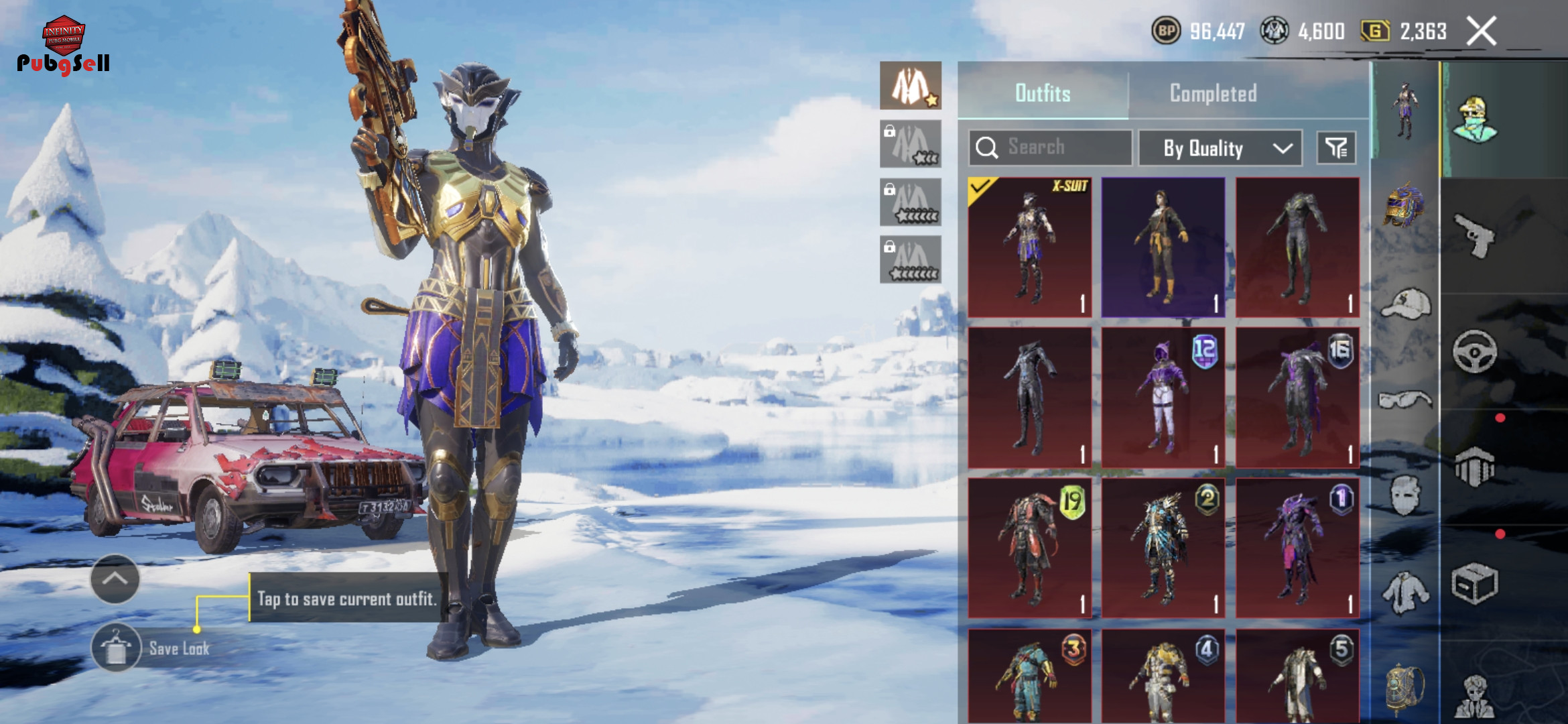This screenshot has width=1568, height=724.
Task: Open the backpack category
Action: click(1405, 687)
